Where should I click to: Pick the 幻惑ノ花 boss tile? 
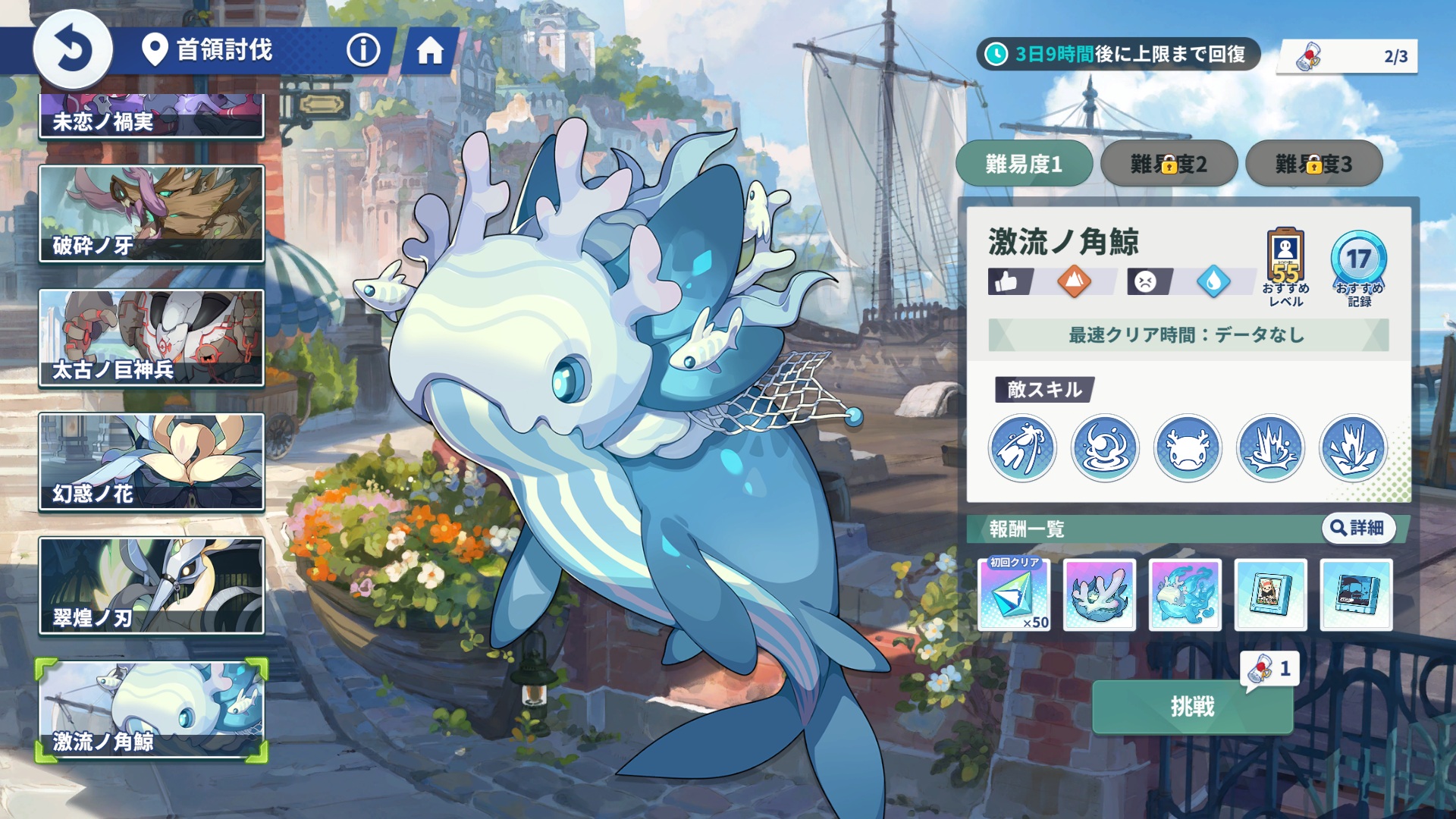[x=152, y=462]
